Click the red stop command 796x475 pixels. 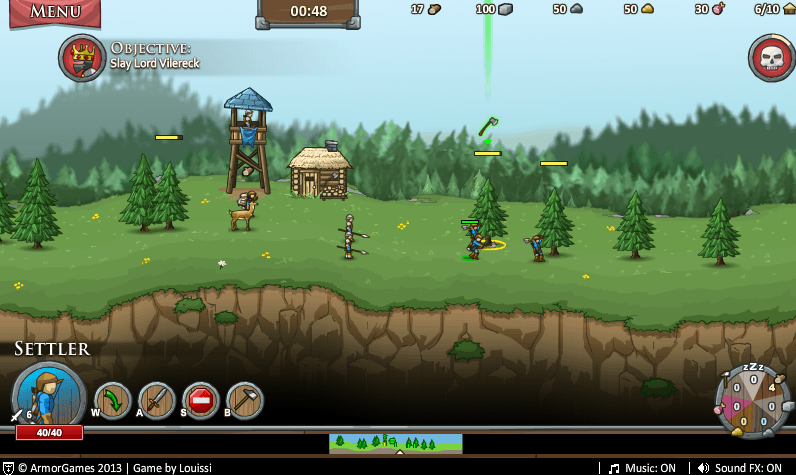point(201,401)
